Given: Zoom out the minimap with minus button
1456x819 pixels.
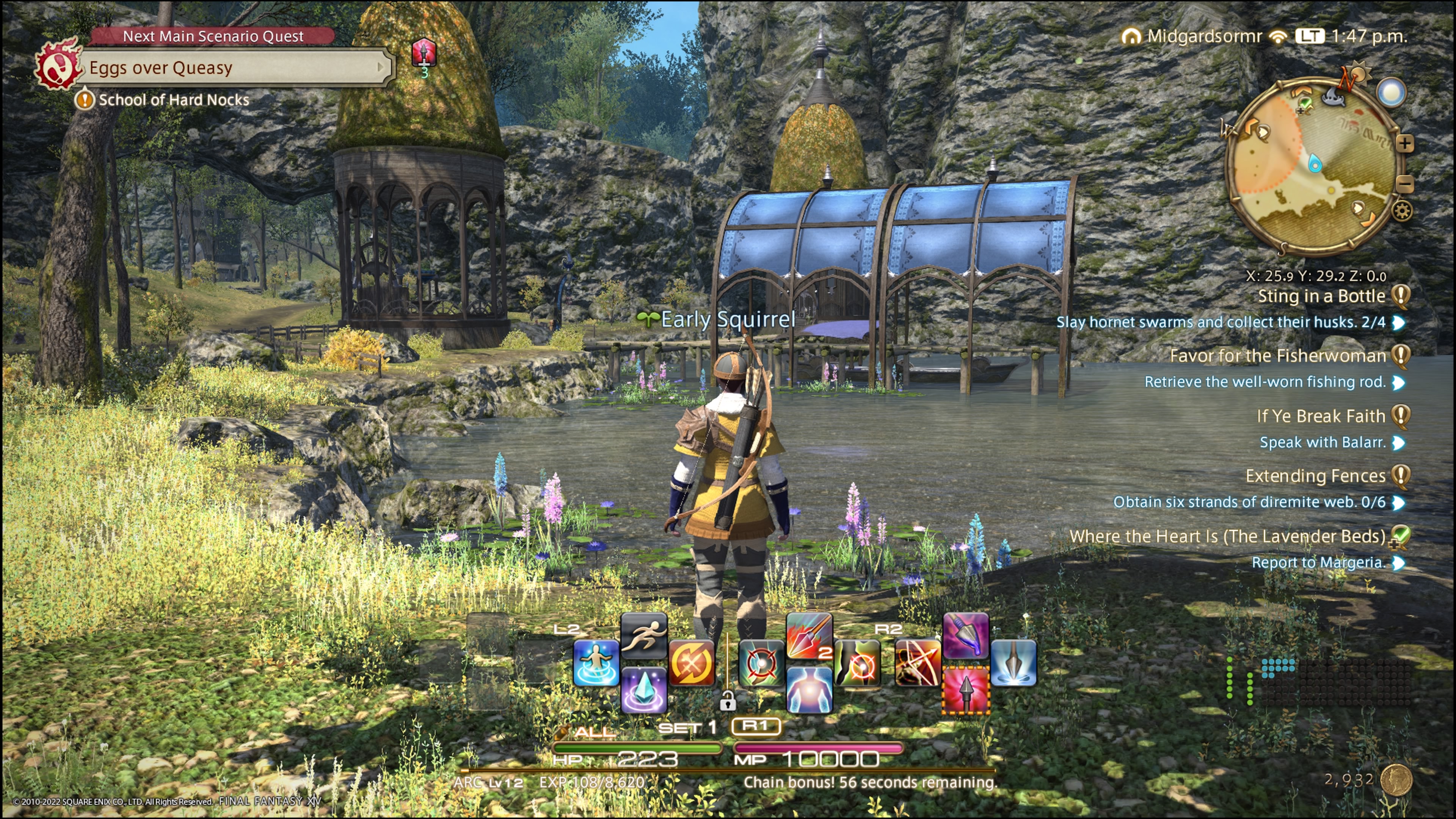Looking at the screenshot, I should click(x=1406, y=184).
